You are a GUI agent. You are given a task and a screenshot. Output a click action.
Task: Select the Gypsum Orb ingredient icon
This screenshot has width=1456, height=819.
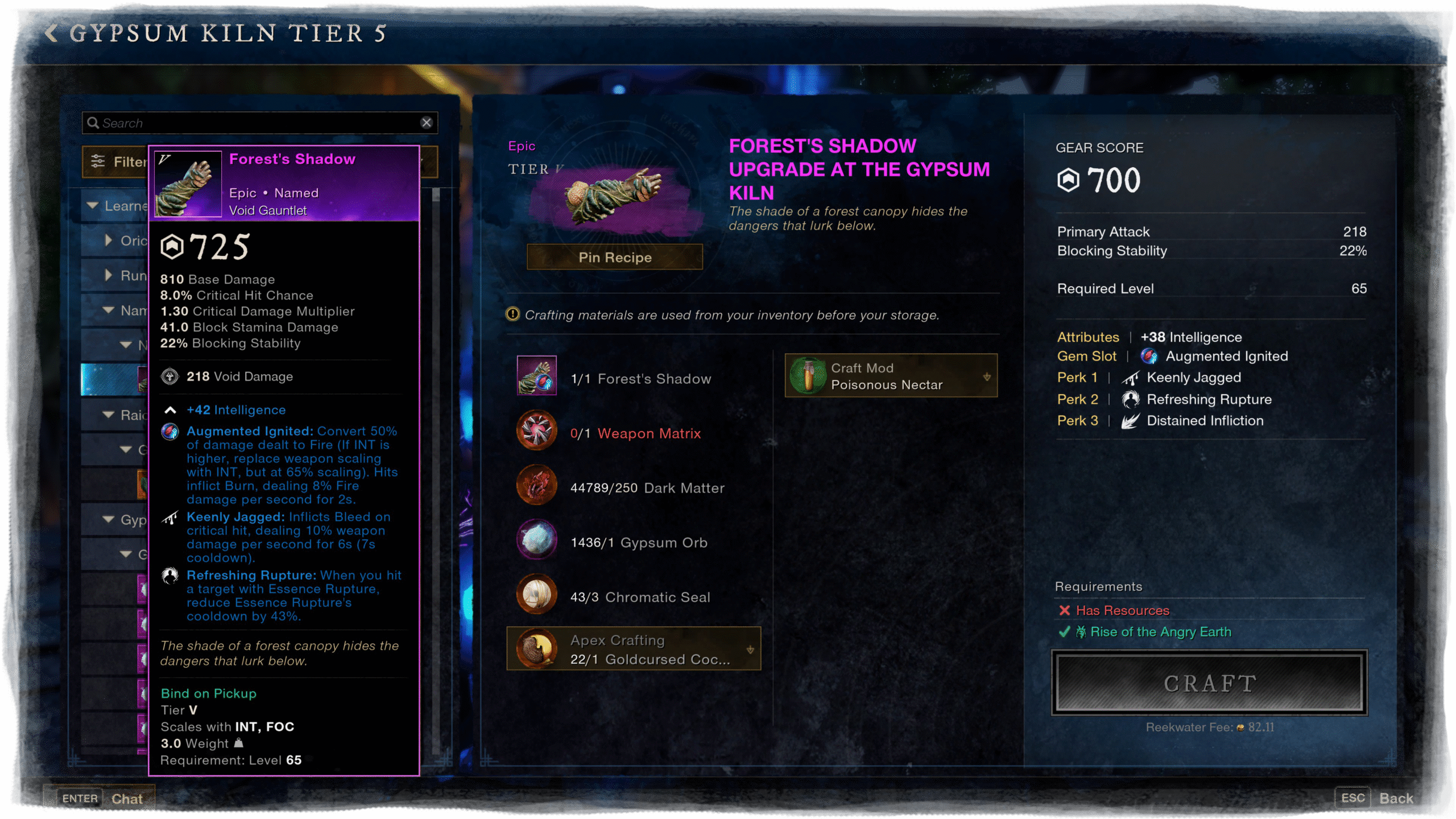pos(536,540)
